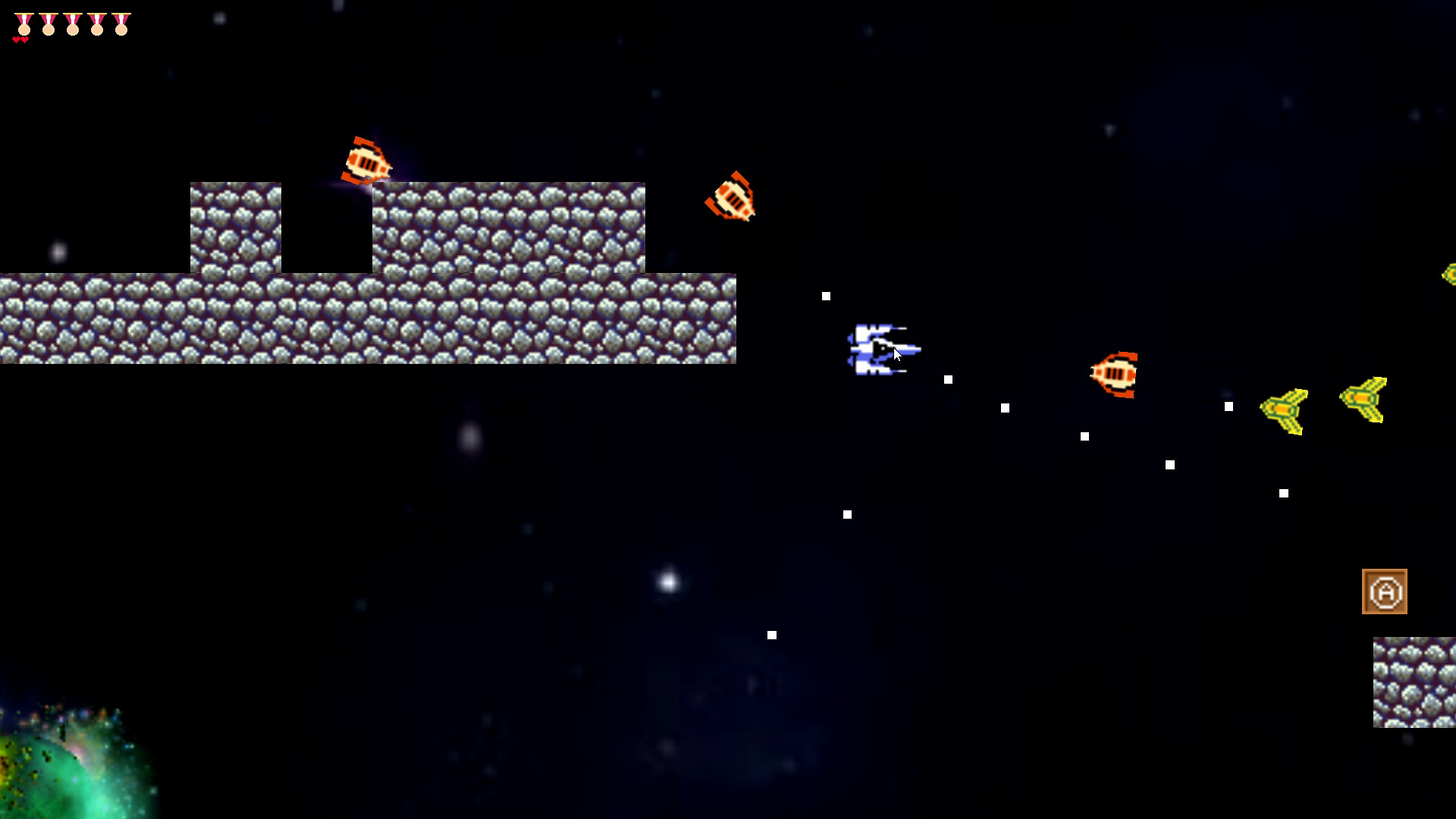Click the lowest white bullet projectile

coord(772,634)
